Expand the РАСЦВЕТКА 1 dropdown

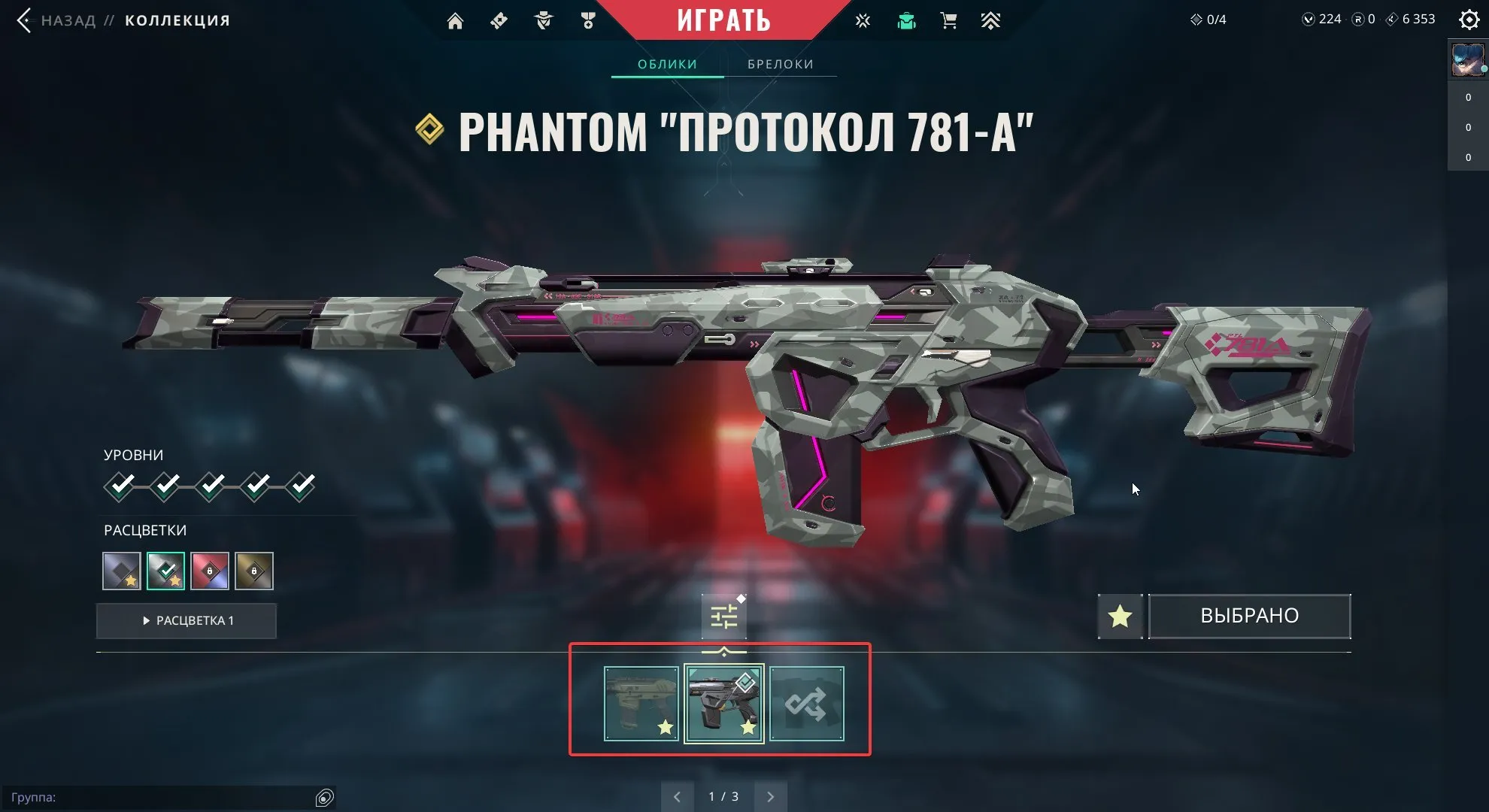pos(187,620)
